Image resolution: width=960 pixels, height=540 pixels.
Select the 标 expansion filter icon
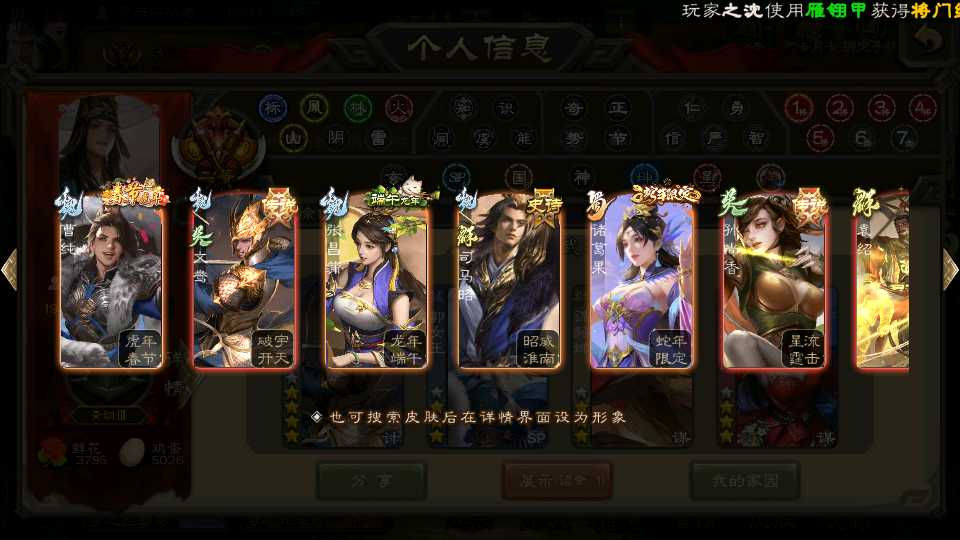[273, 107]
